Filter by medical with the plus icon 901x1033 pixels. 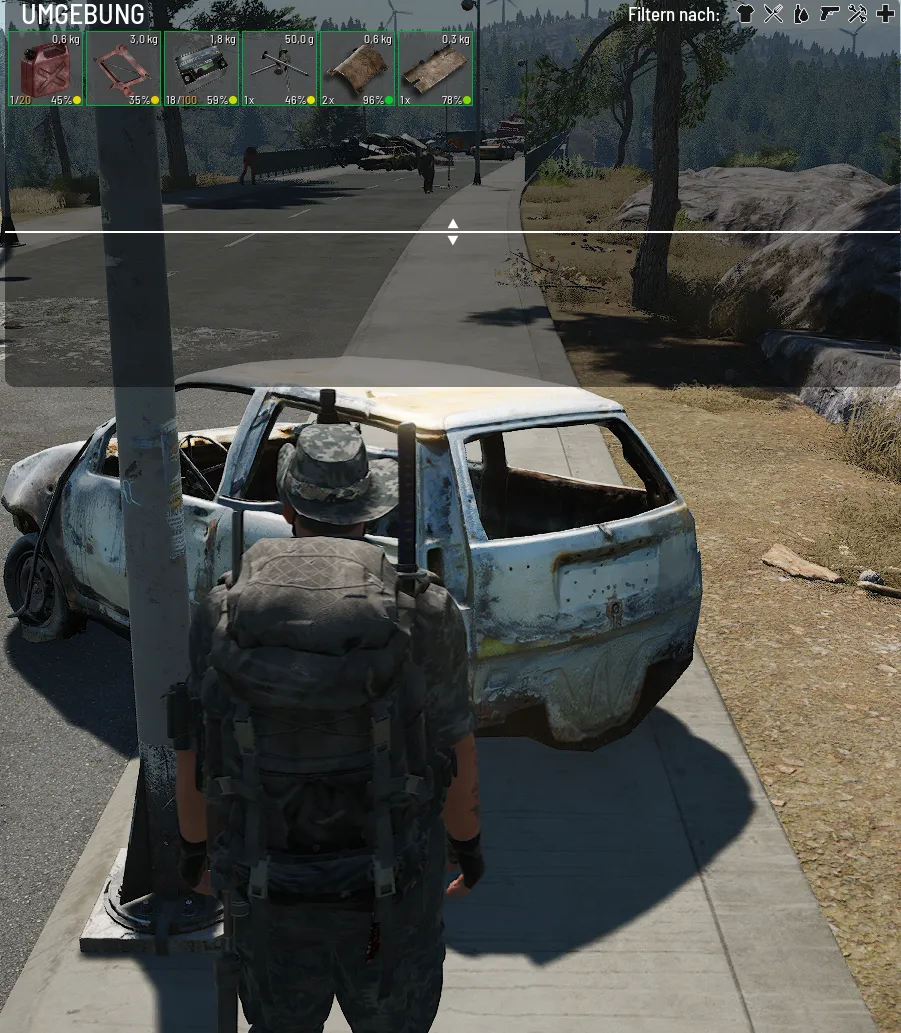click(x=885, y=14)
